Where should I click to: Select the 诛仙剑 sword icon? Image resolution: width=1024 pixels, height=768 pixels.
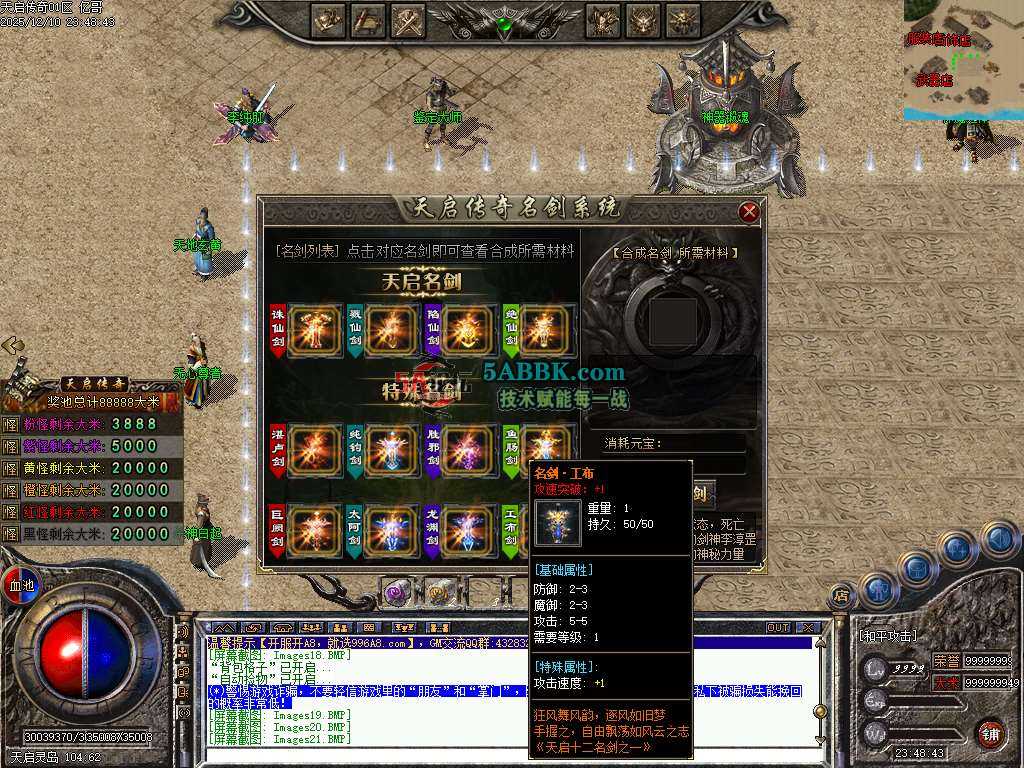314,330
